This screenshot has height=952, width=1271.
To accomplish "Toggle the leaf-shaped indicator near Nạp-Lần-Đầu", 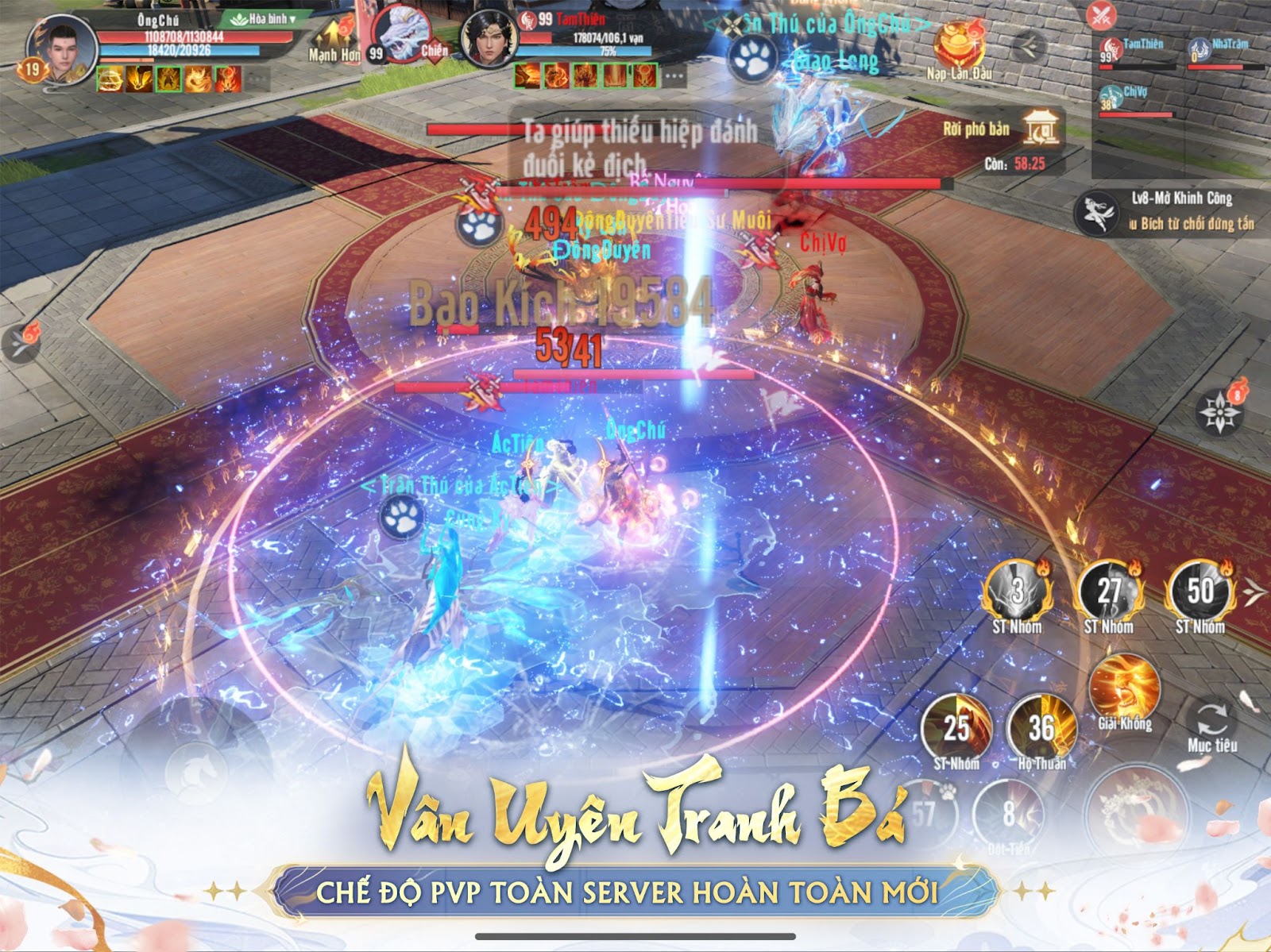I will coord(1028,46).
